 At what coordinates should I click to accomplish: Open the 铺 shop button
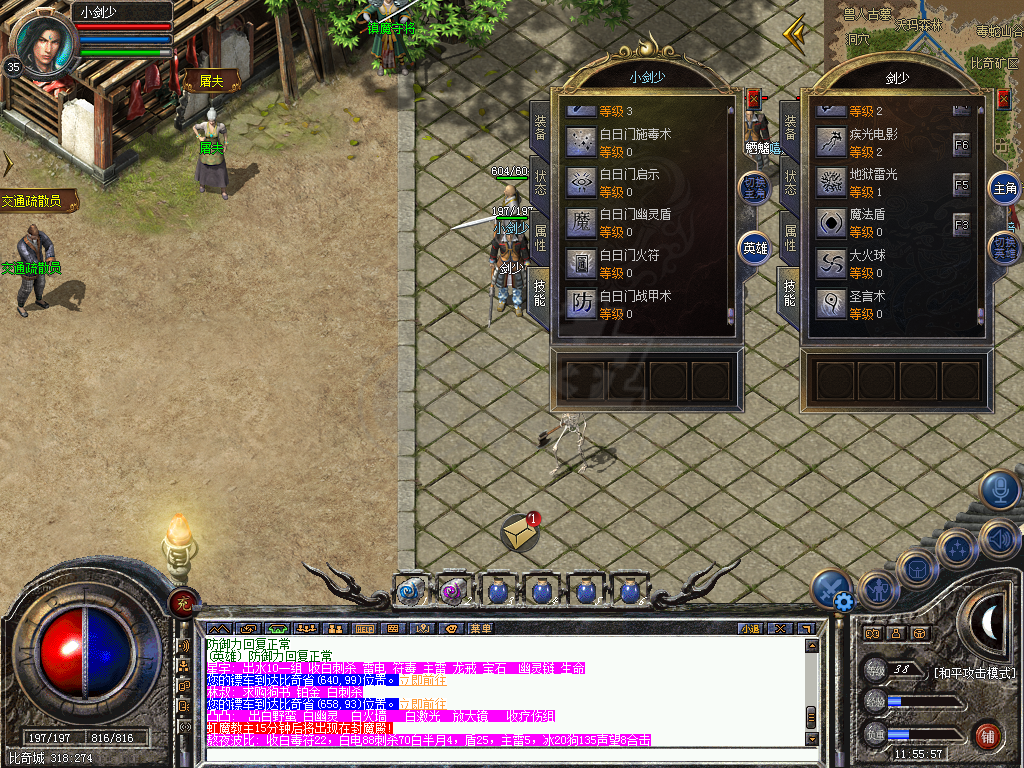tap(988, 735)
